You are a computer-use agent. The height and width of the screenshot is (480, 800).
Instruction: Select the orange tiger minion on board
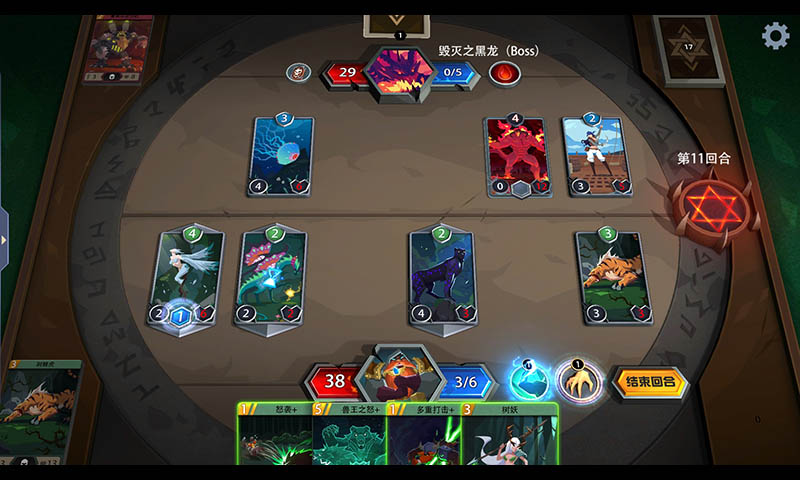pyautogui.click(x=611, y=277)
